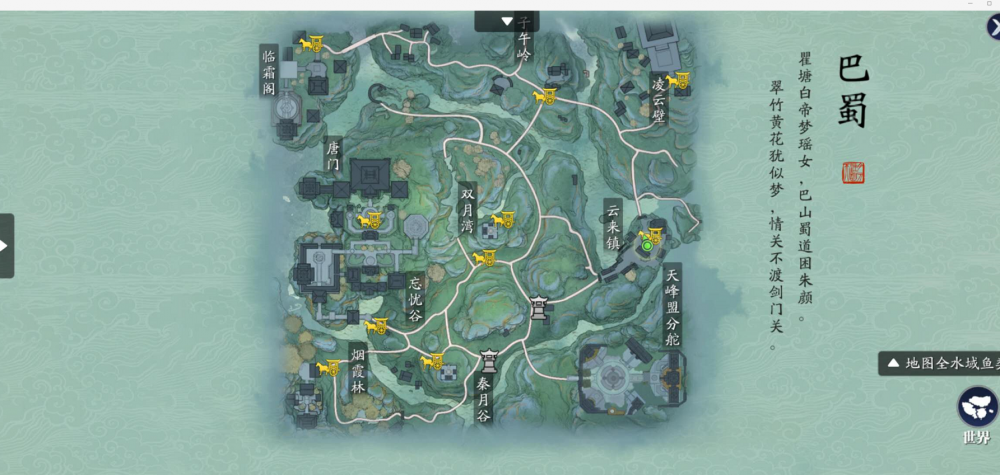Click the carriage marker left of 烟霞林
Screen dimensions: 1000x475
click(x=329, y=369)
